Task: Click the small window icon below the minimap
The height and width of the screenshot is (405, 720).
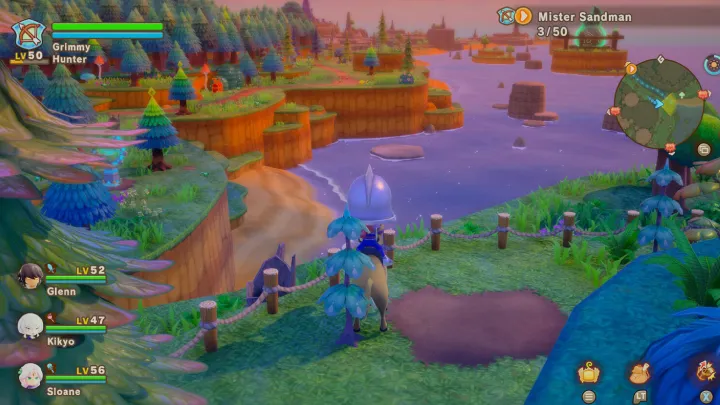Action: [x=704, y=150]
